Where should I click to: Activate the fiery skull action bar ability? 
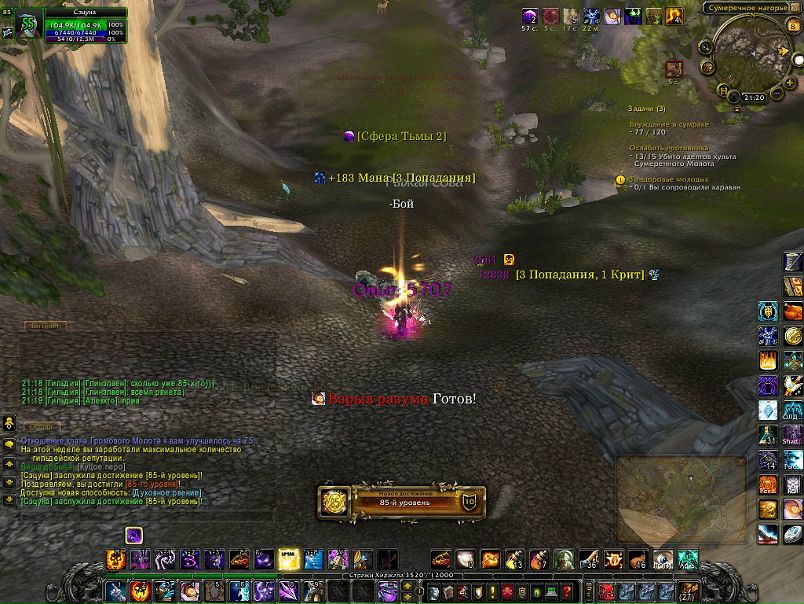[116, 559]
